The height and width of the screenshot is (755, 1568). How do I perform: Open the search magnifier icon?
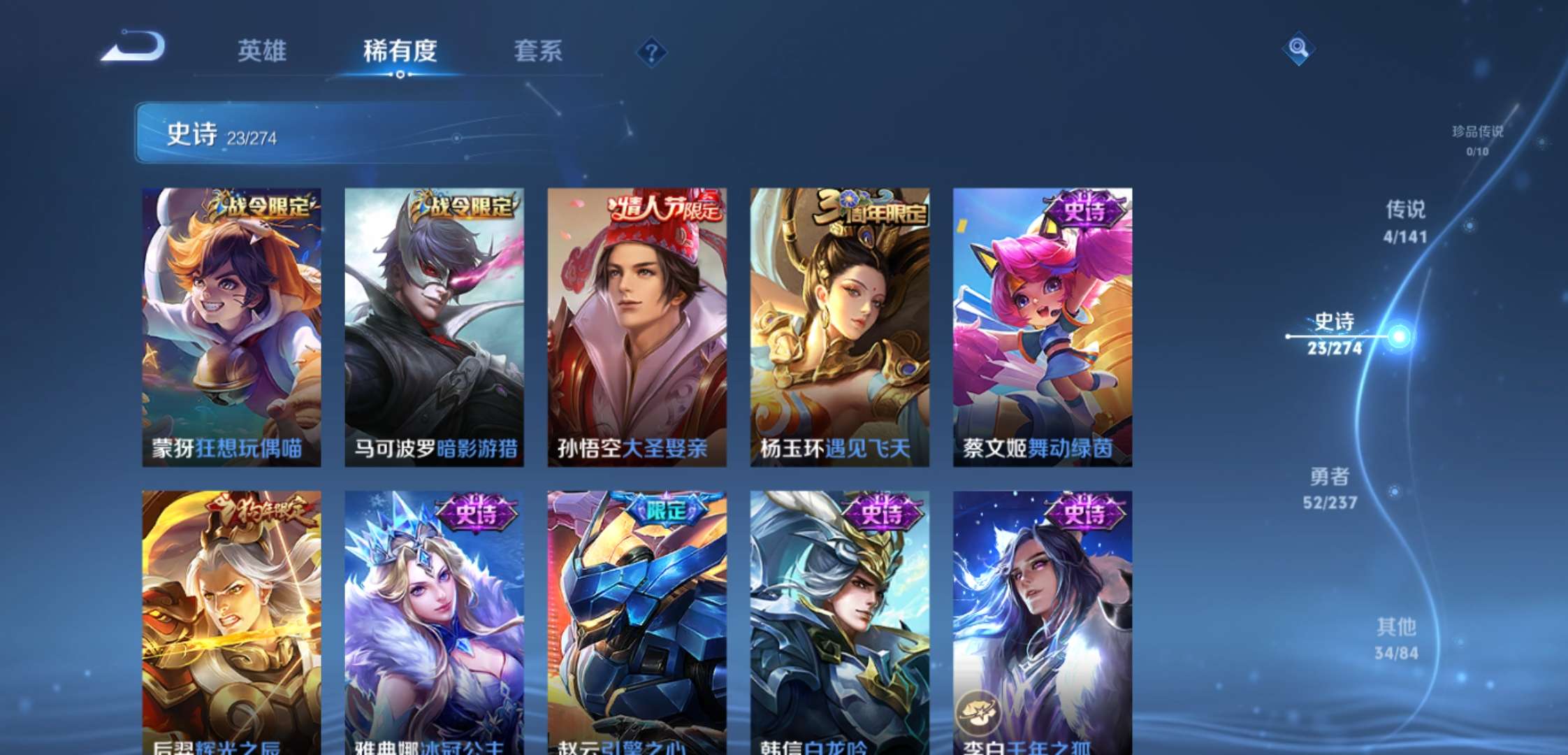[1298, 49]
